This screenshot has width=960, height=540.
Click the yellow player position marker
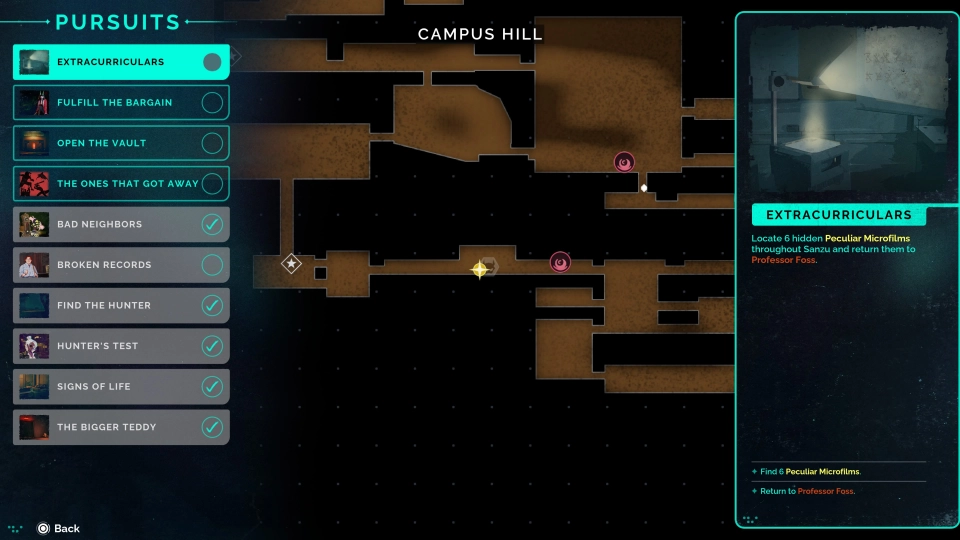(480, 268)
